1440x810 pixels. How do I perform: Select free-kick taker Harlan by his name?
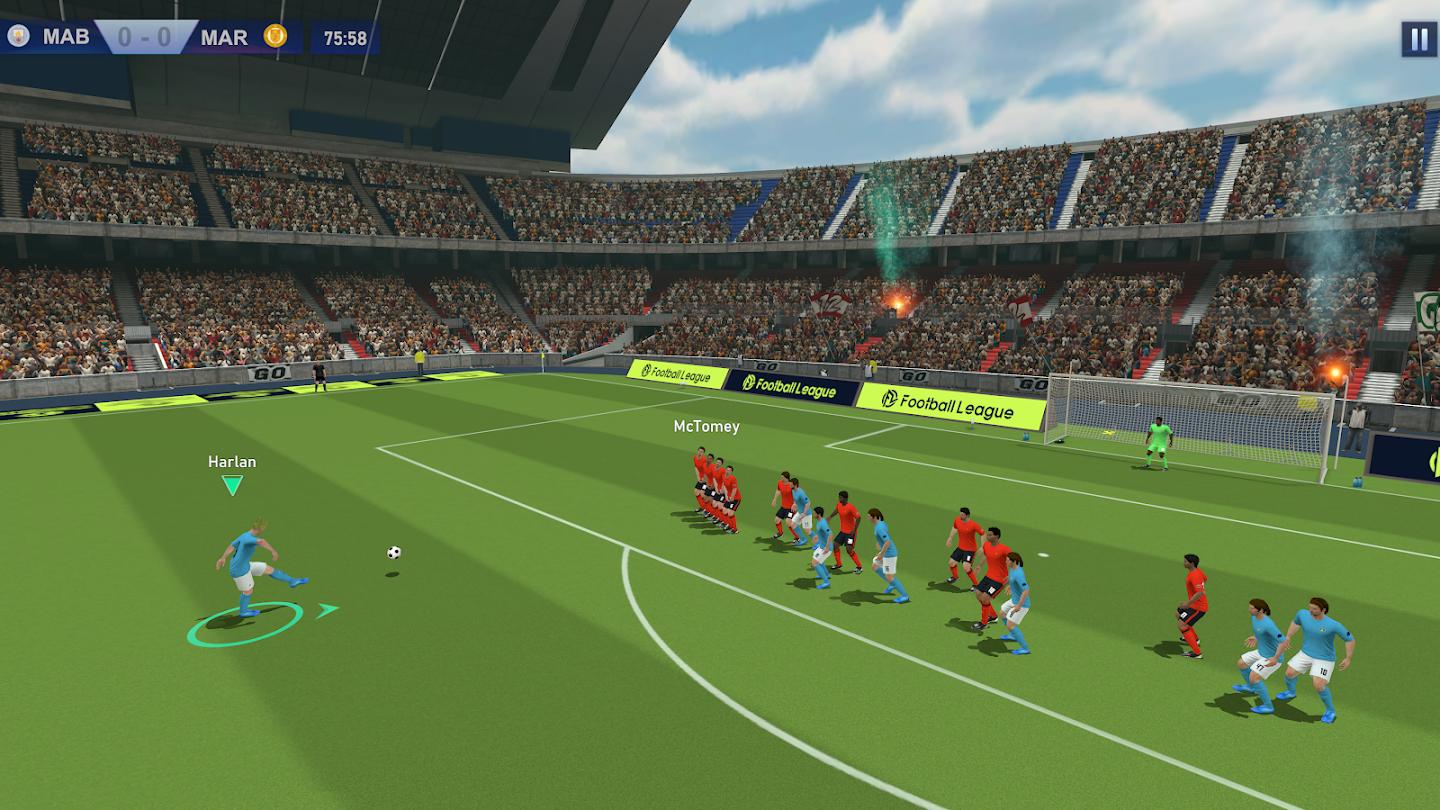click(x=232, y=461)
